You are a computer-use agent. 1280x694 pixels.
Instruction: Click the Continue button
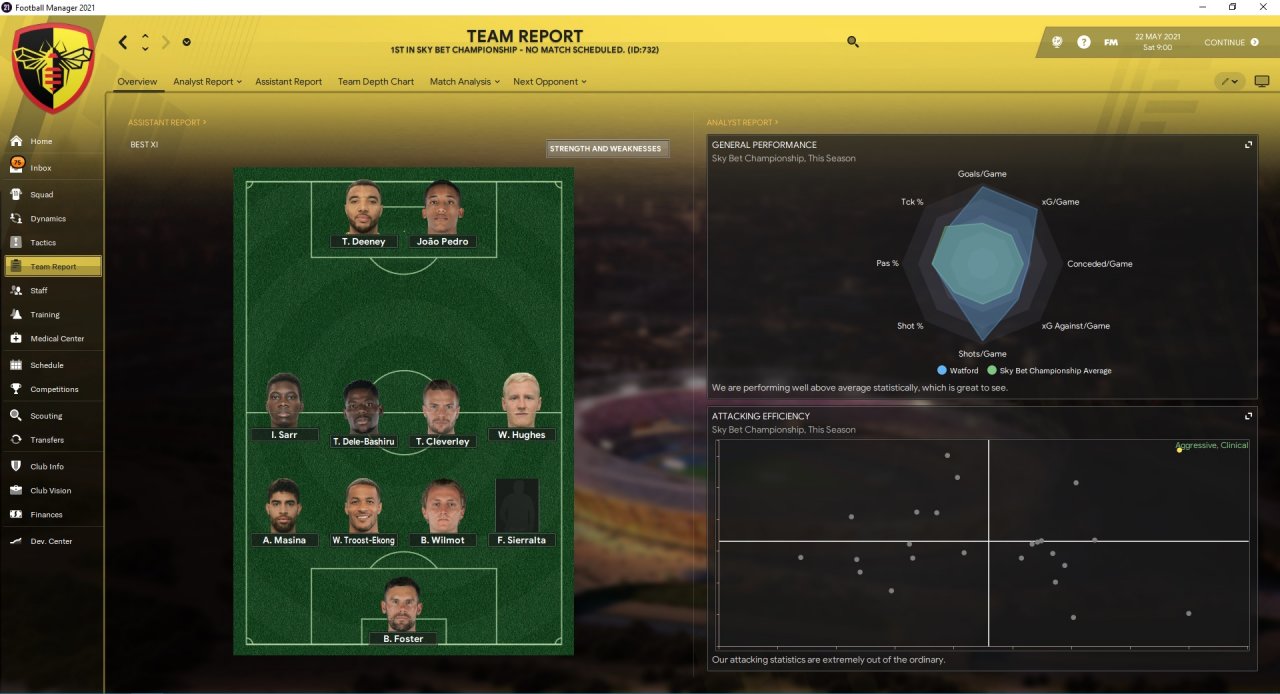point(1230,42)
